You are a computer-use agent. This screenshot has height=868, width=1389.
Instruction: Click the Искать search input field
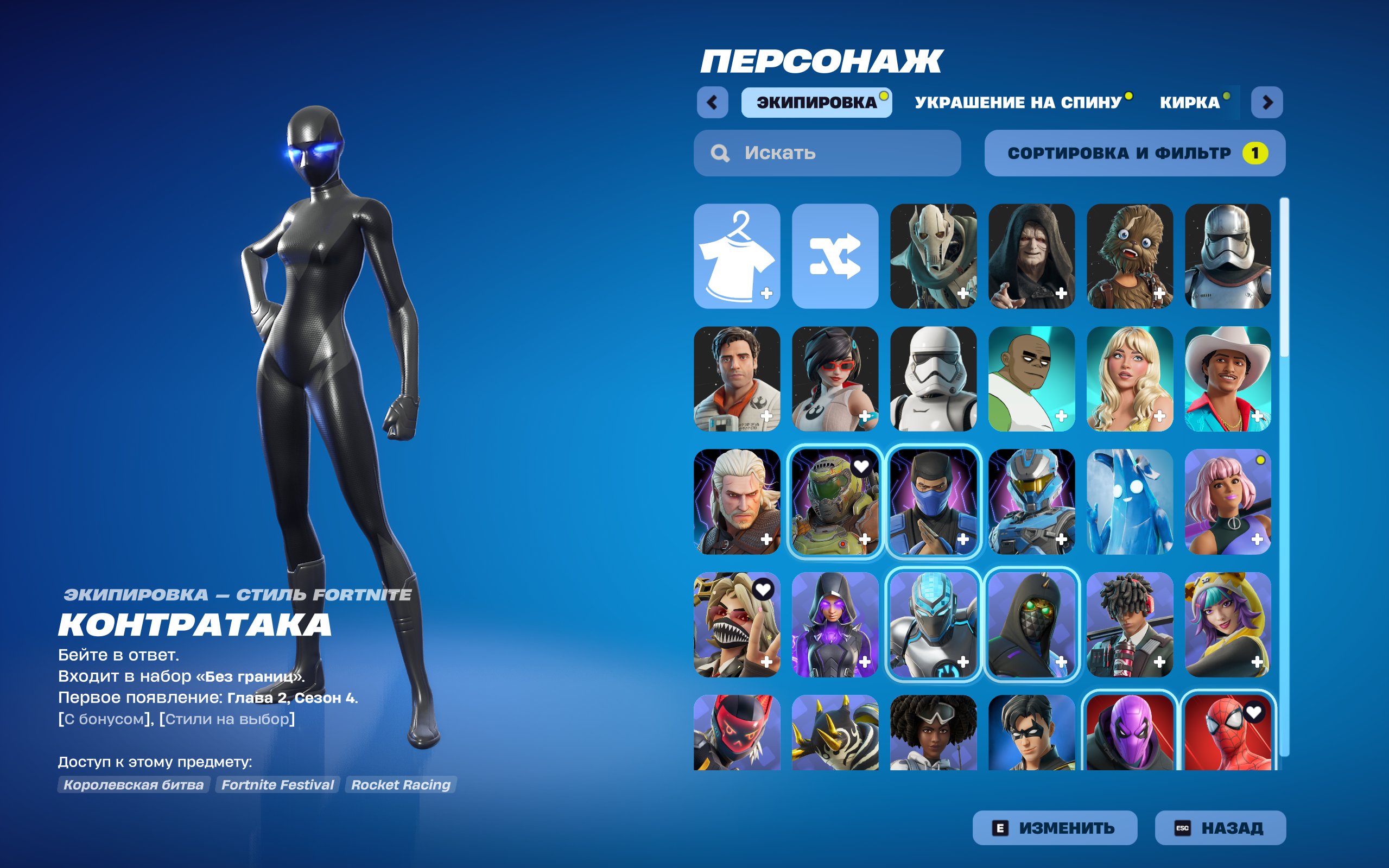[x=827, y=152]
